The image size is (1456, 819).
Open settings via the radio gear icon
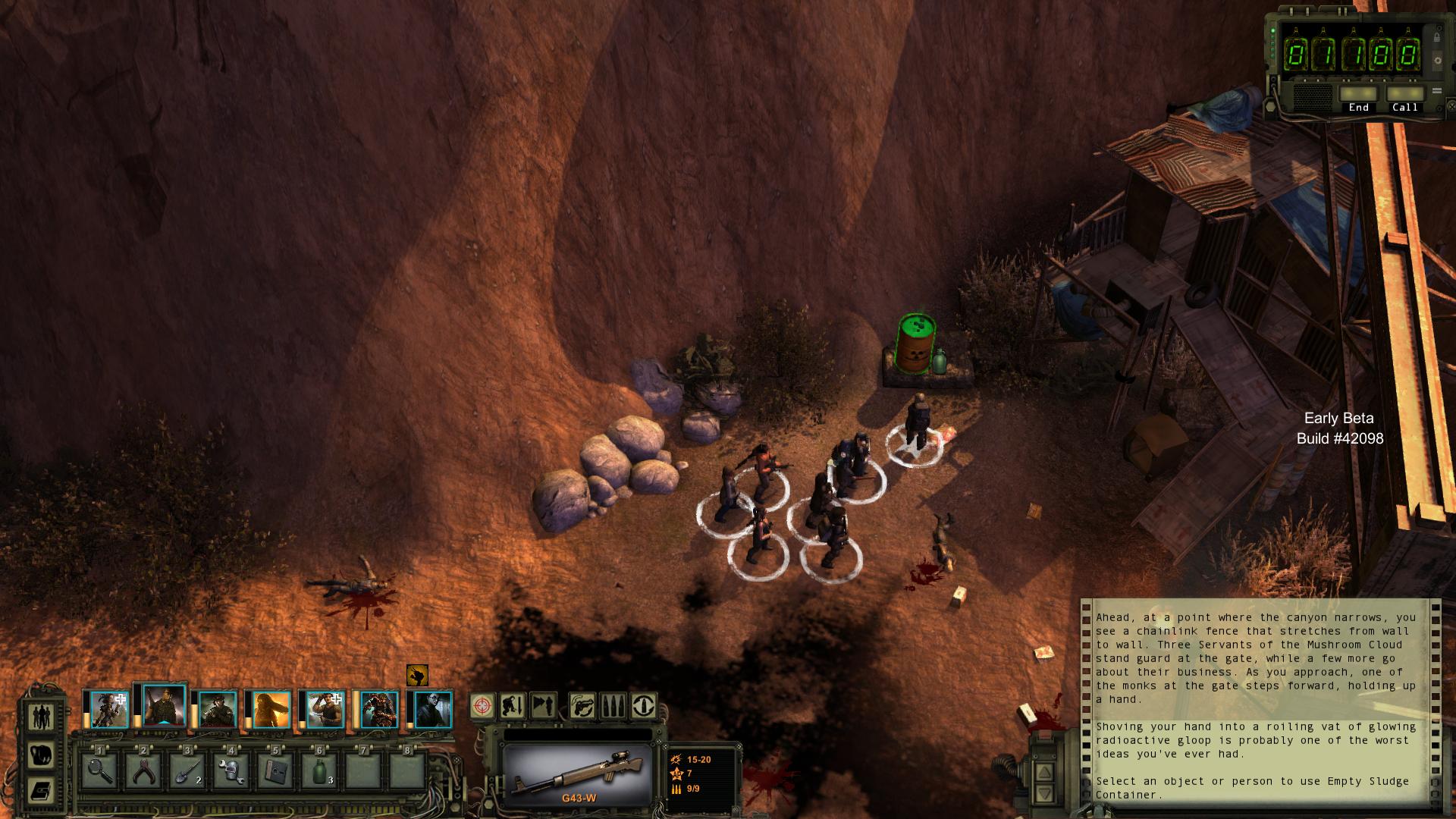[x=1436, y=60]
